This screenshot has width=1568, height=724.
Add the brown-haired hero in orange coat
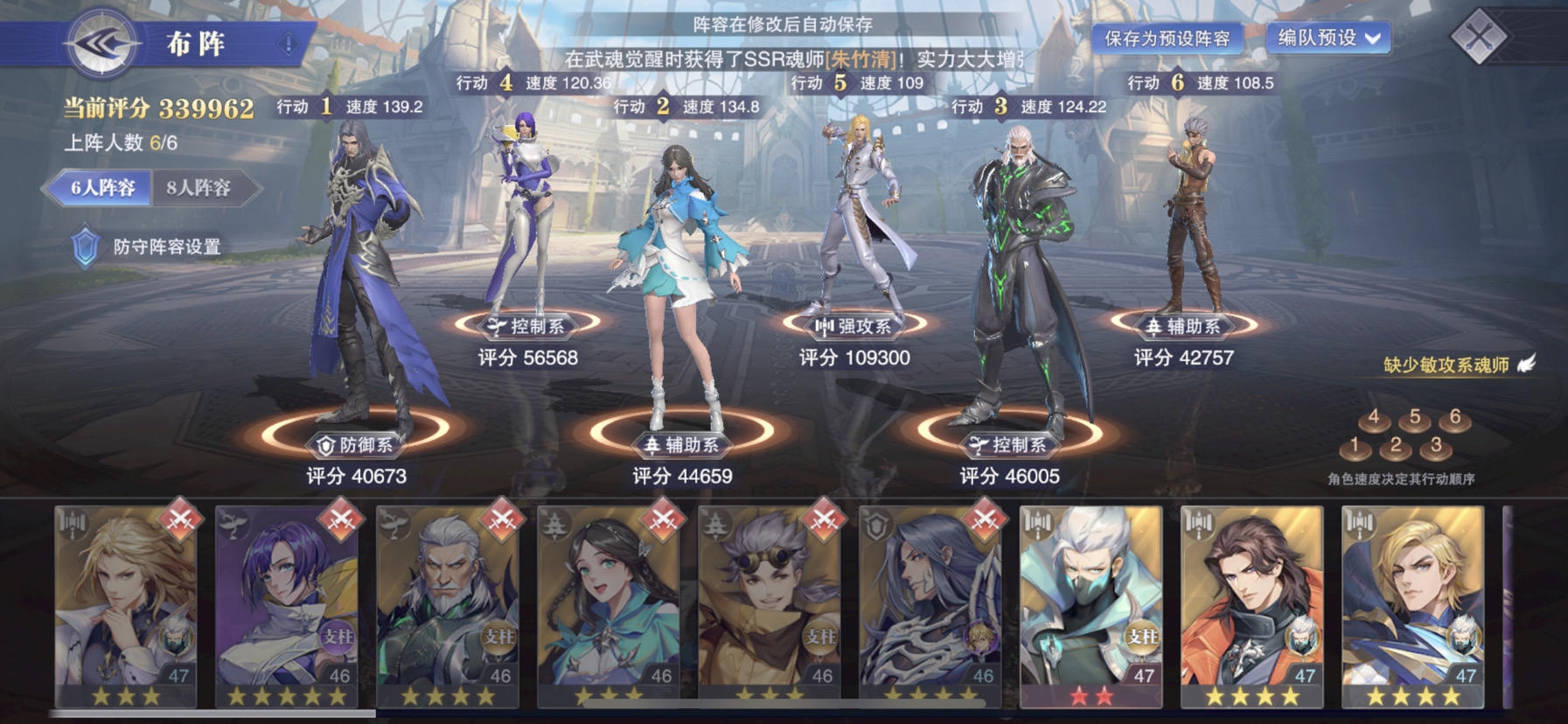coord(1252,605)
